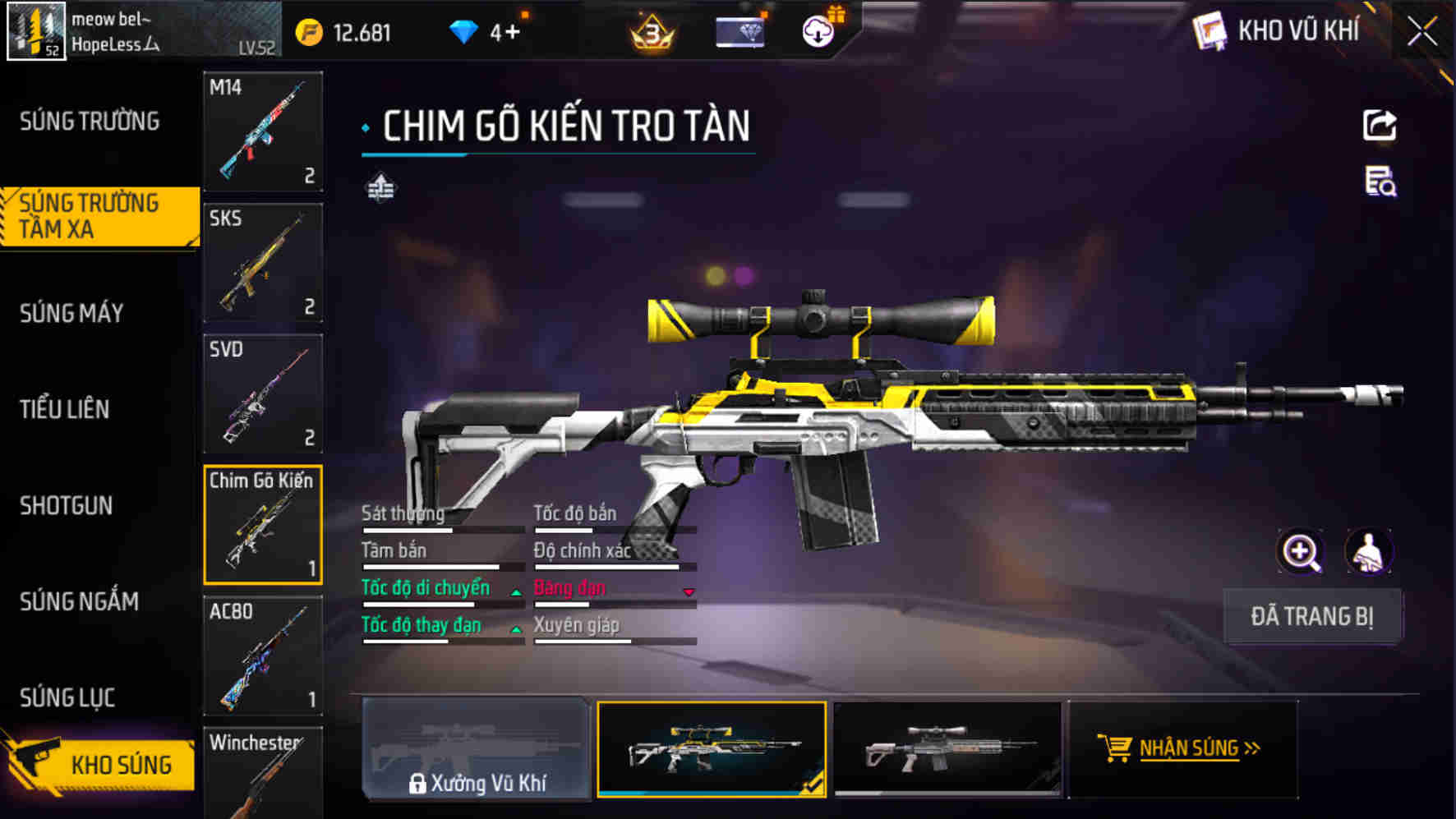This screenshot has width=1456, height=819.
Task: Select the M14 weapon tile
Action: click(x=263, y=131)
